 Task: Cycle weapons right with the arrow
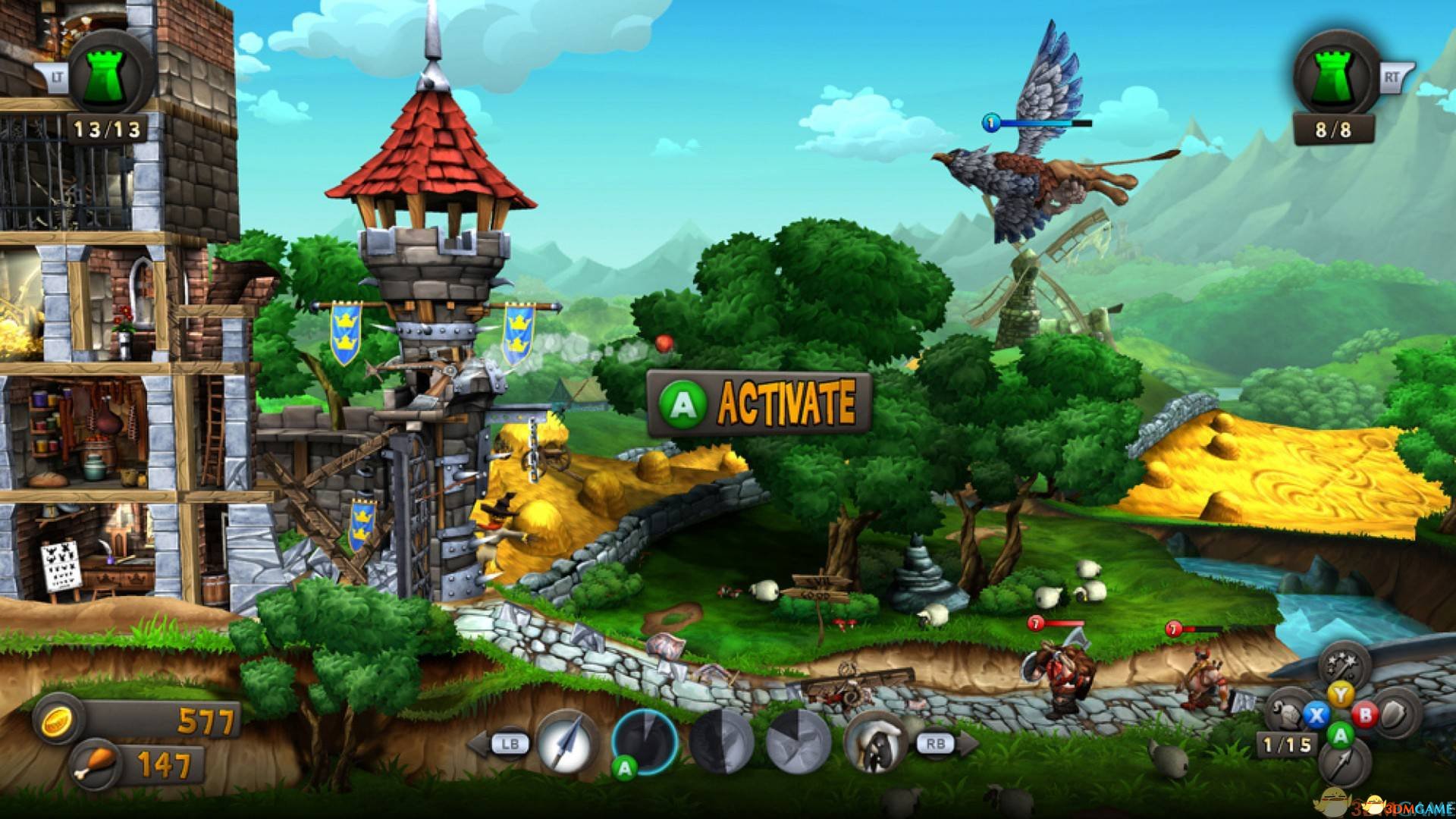[965, 744]
